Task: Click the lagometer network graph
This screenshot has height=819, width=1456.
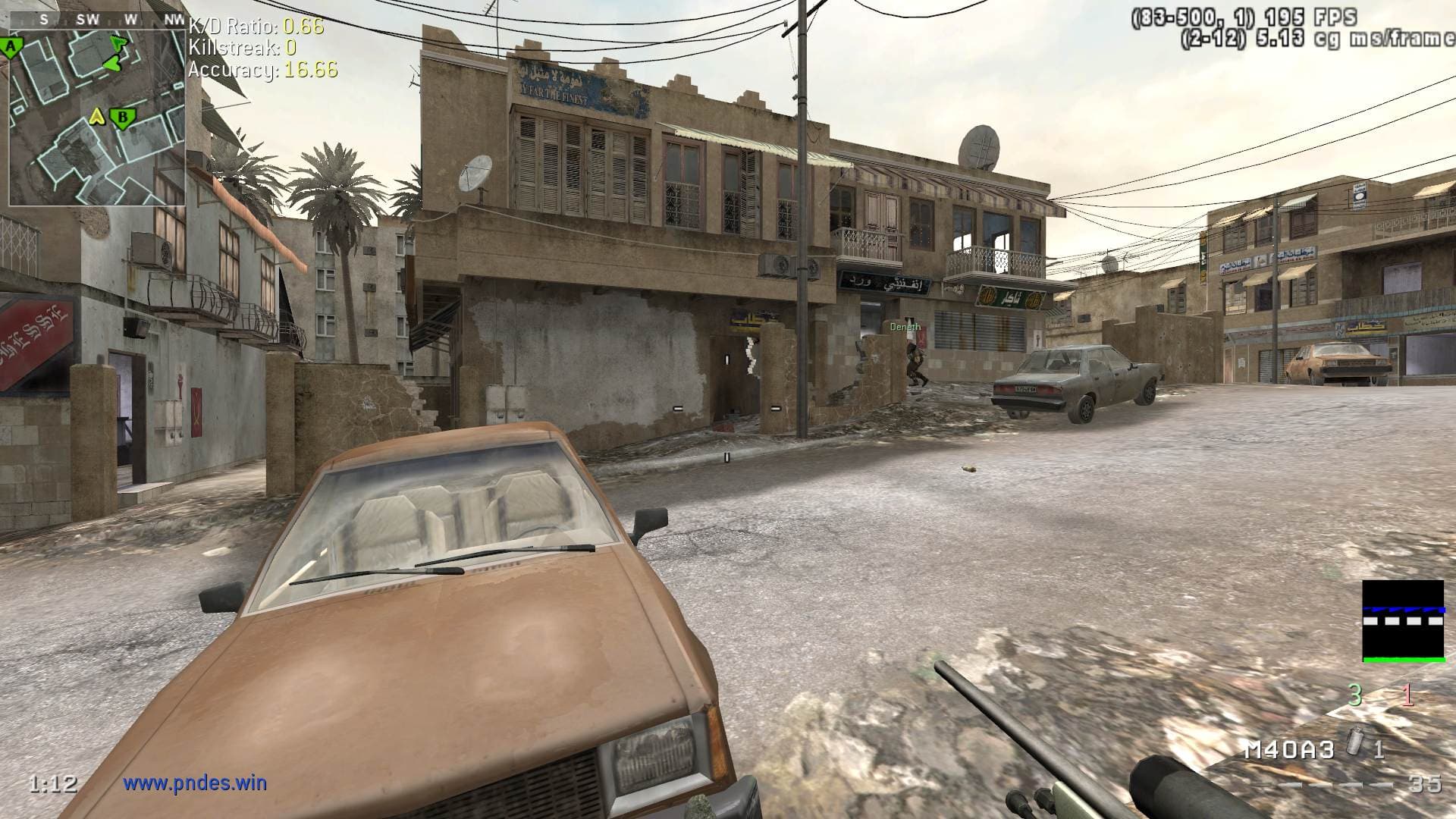Action: 1403,621
